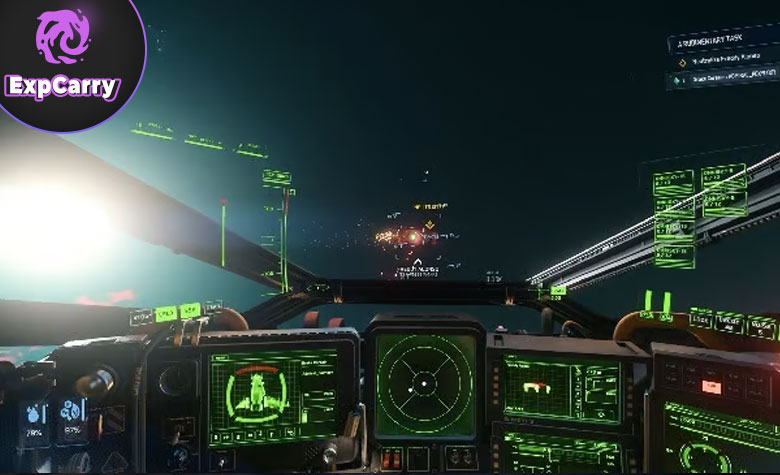Open the 'A Rudimentary Task' quest tracker title

coord(712,44)
